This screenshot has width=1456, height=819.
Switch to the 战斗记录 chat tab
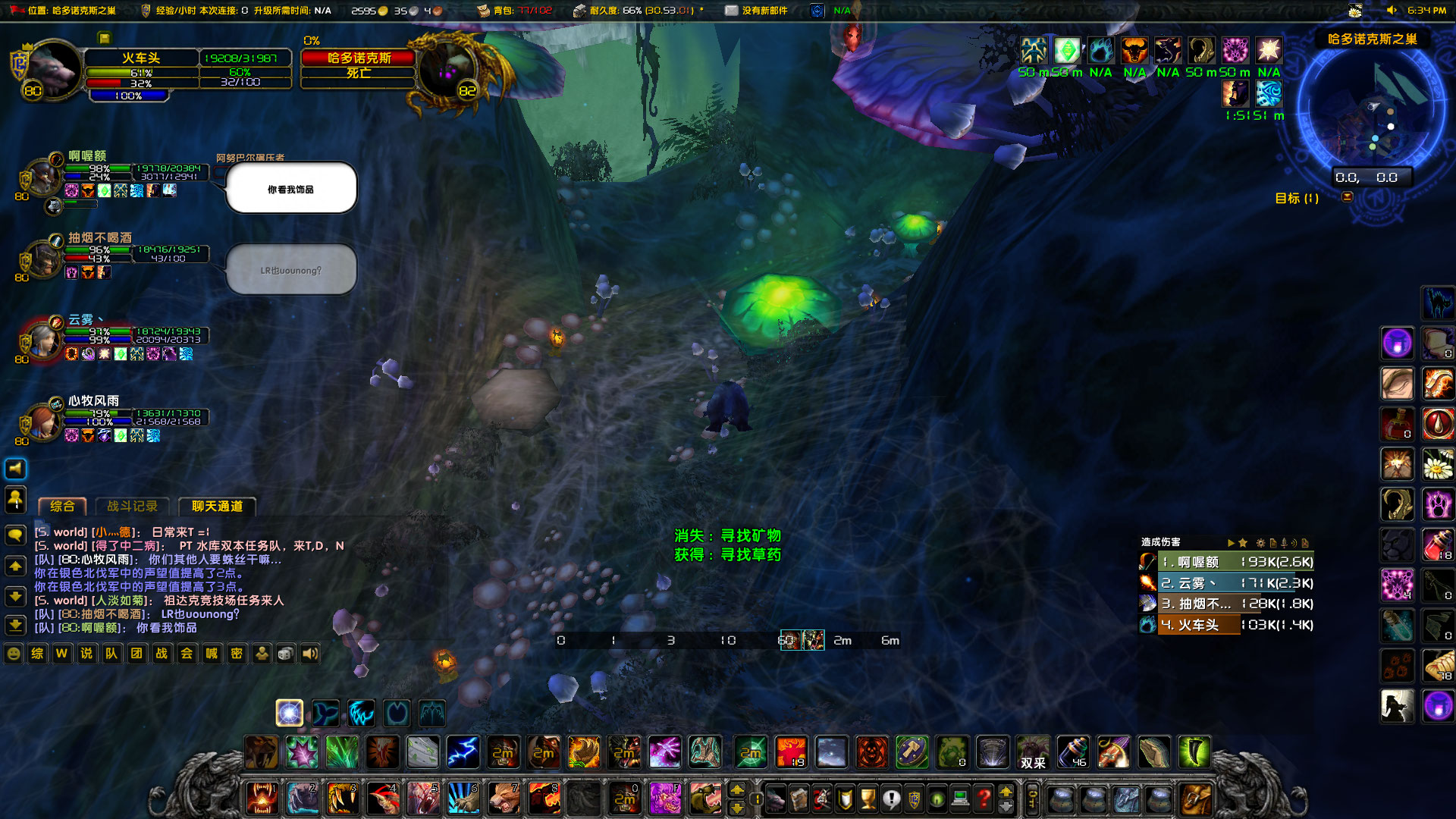133,507
